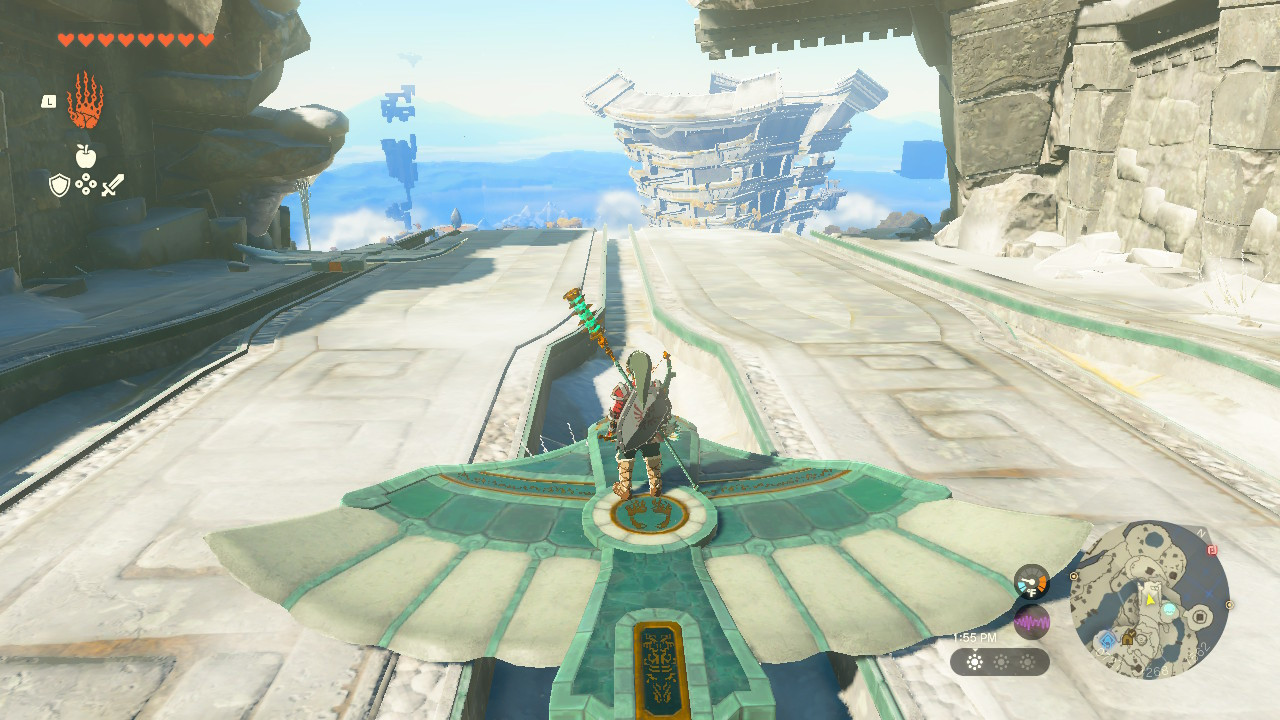Select the red stamp marker on minimap
The height and width of the screenshot is (720, 1280).
point(1212,549)
